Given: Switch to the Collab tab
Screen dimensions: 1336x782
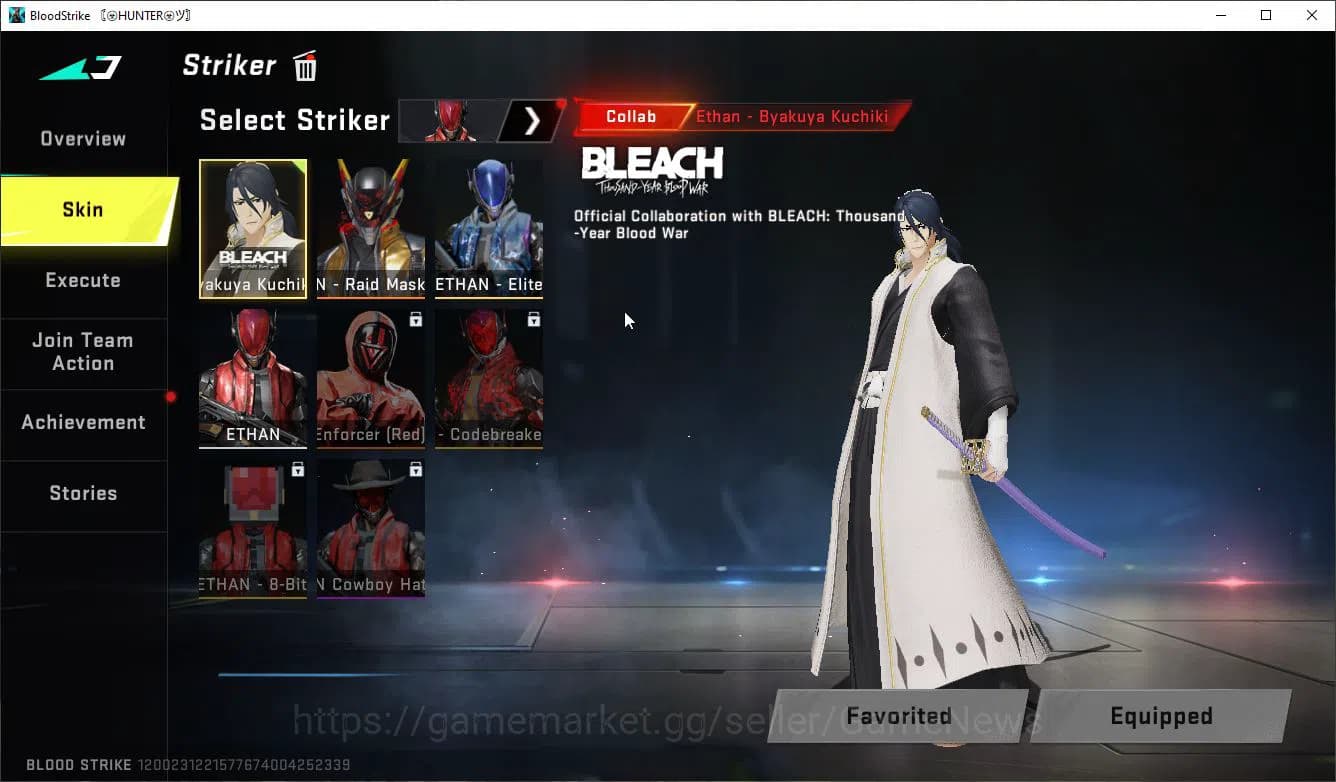Looking at the screenshot, I should coord(630,116).
